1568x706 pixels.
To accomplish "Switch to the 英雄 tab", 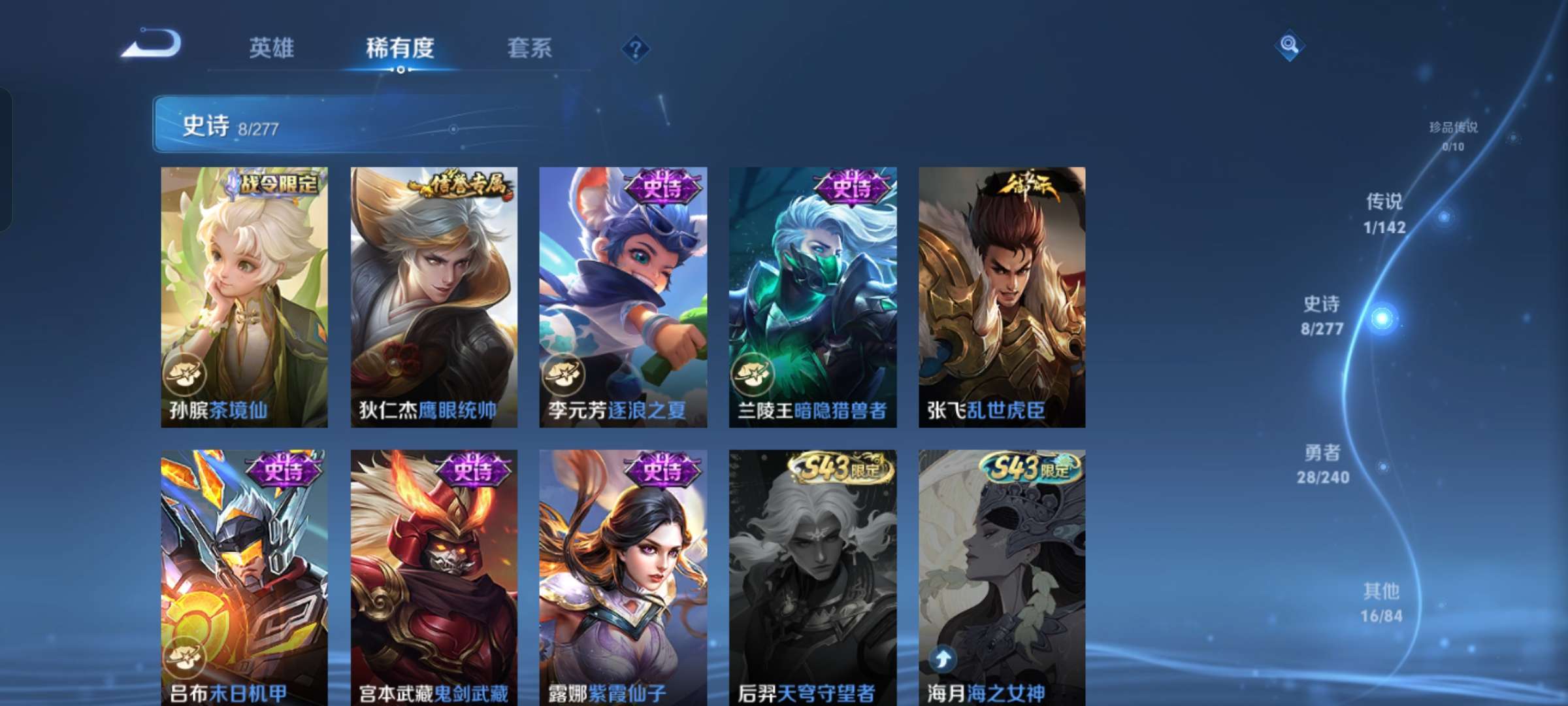I will [272, 47].
